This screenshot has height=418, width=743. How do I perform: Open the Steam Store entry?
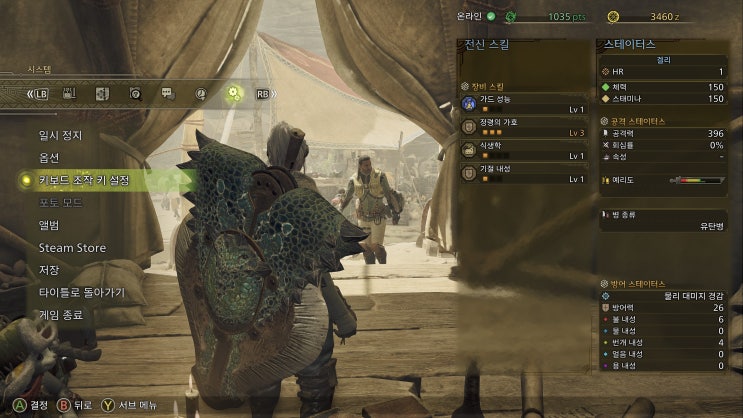coord(72,248)
